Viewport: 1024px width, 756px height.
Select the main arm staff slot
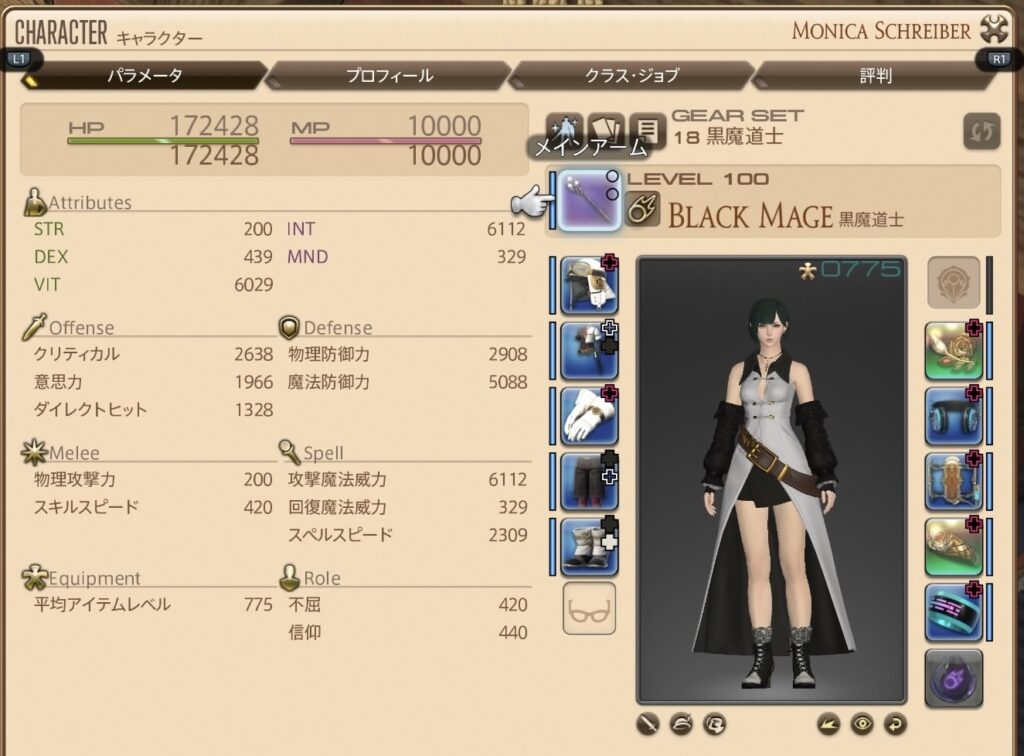pyautogui.click(x=589, y=201)
